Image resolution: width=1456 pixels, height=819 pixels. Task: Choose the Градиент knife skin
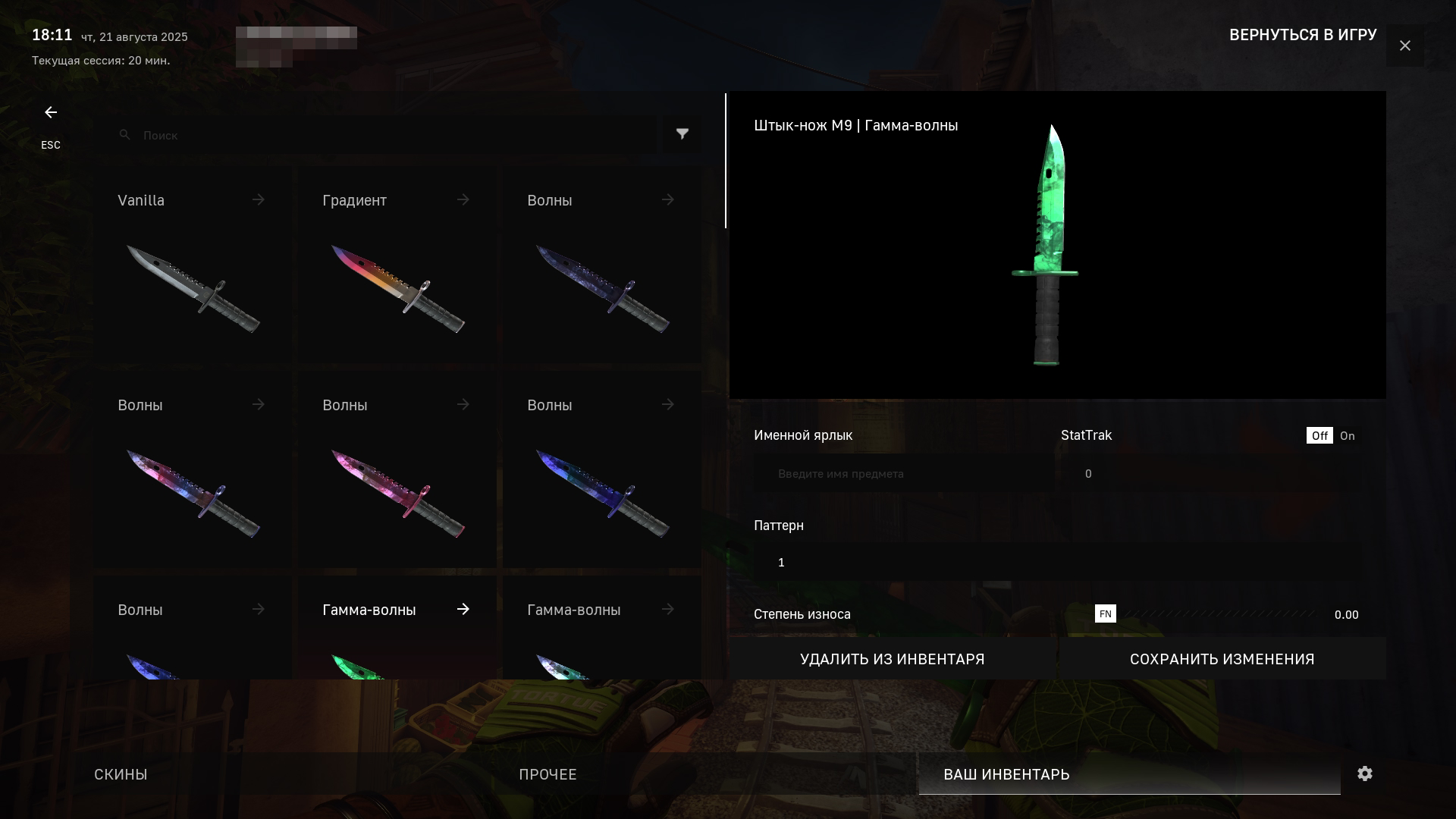tap(397, 265)
